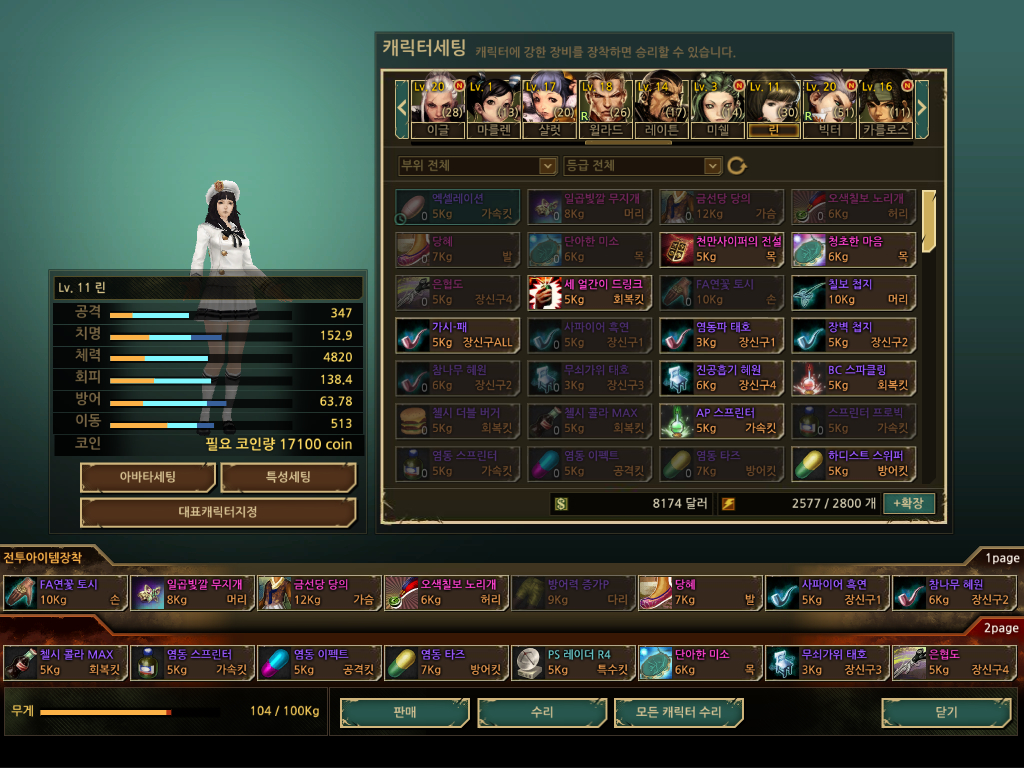
Task: Select the 이글 character portrait
Action: [437, 103]
